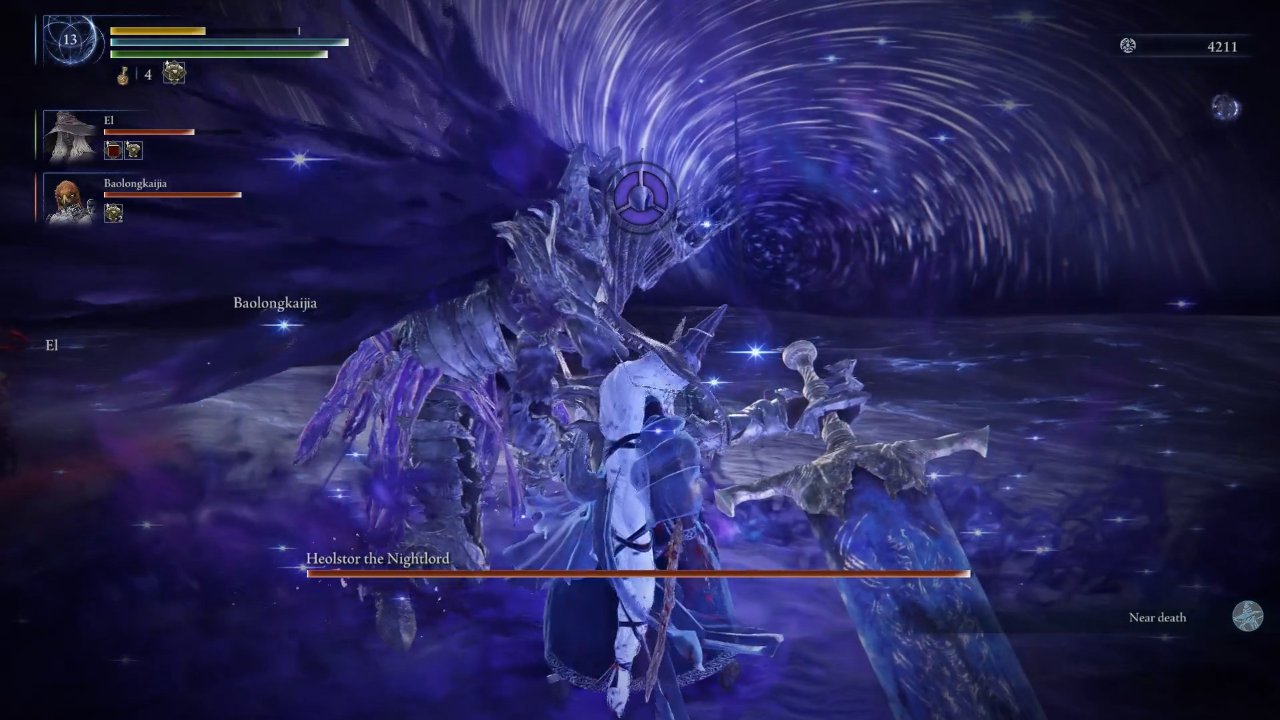Click the red square status icon under El
Image resolution: width=1280 pixels, height=720 pixels.
[113, 150]
